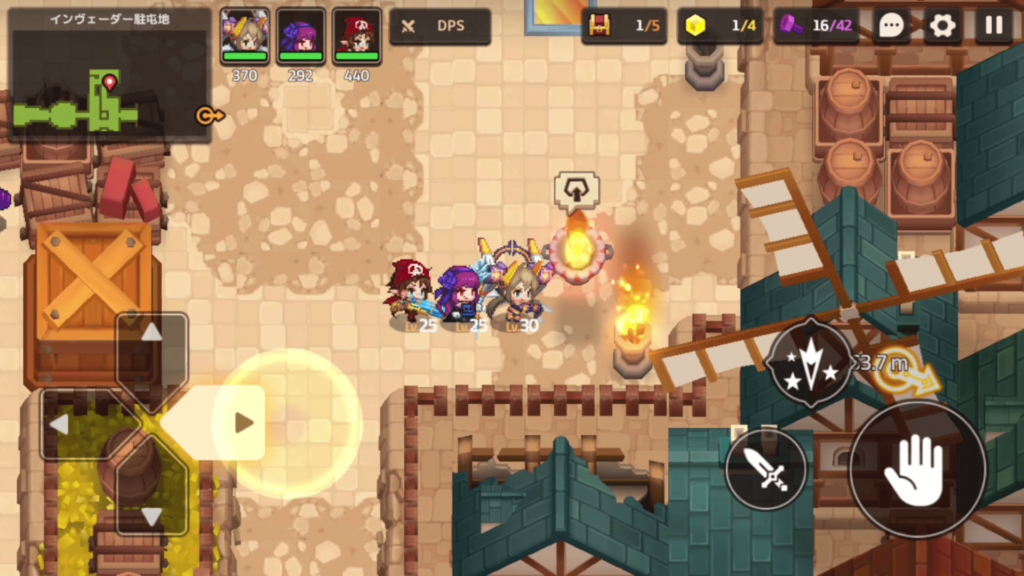Open the minimap of the Invader garrison

pyautogui.click(x=108, y=75)
